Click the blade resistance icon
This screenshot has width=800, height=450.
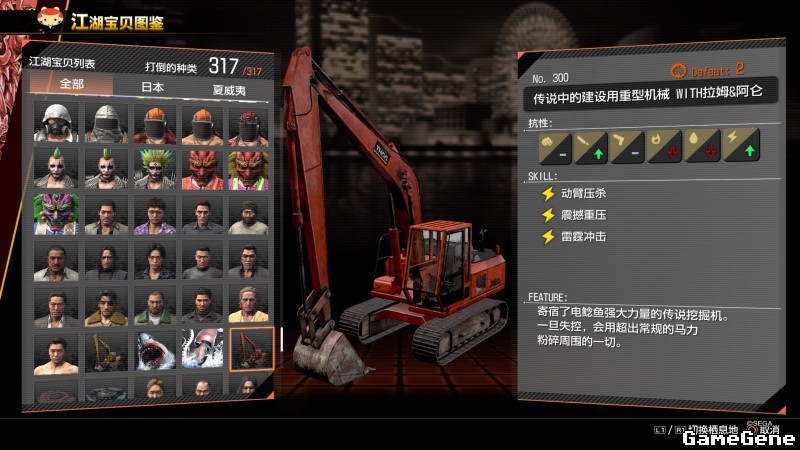[x=586, y=146]
